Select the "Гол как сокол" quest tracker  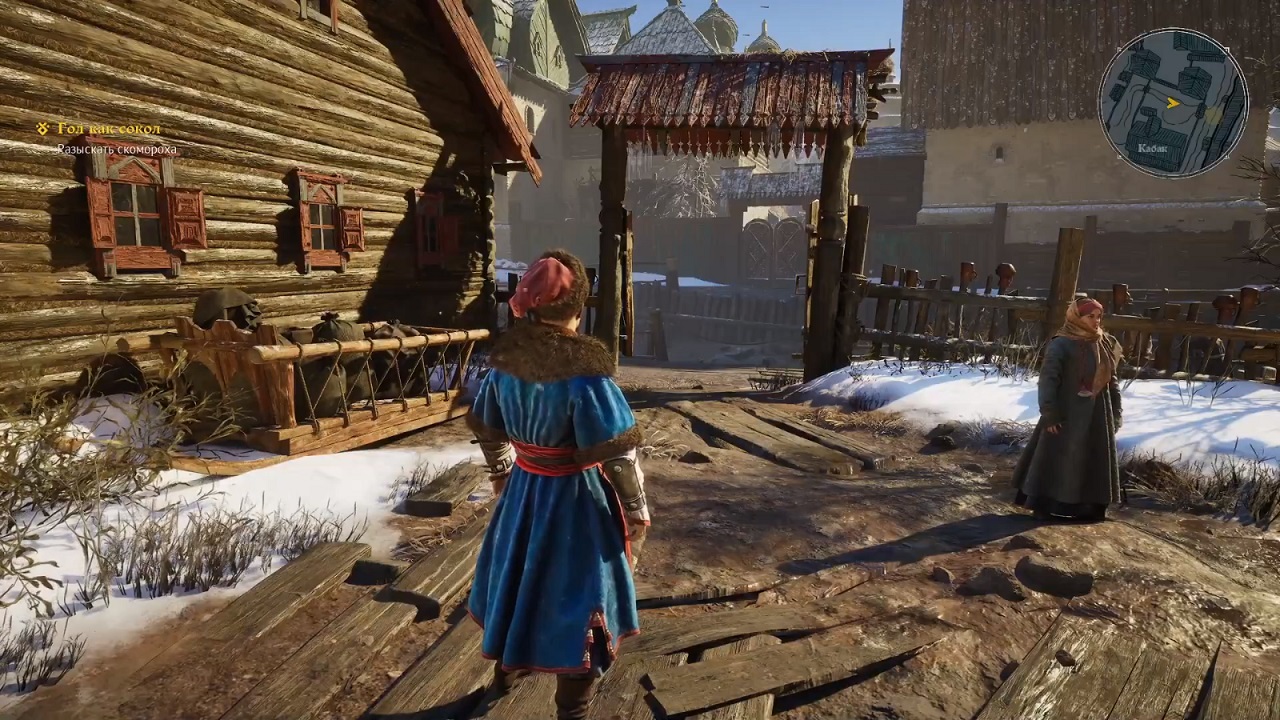tap(108, 129)
